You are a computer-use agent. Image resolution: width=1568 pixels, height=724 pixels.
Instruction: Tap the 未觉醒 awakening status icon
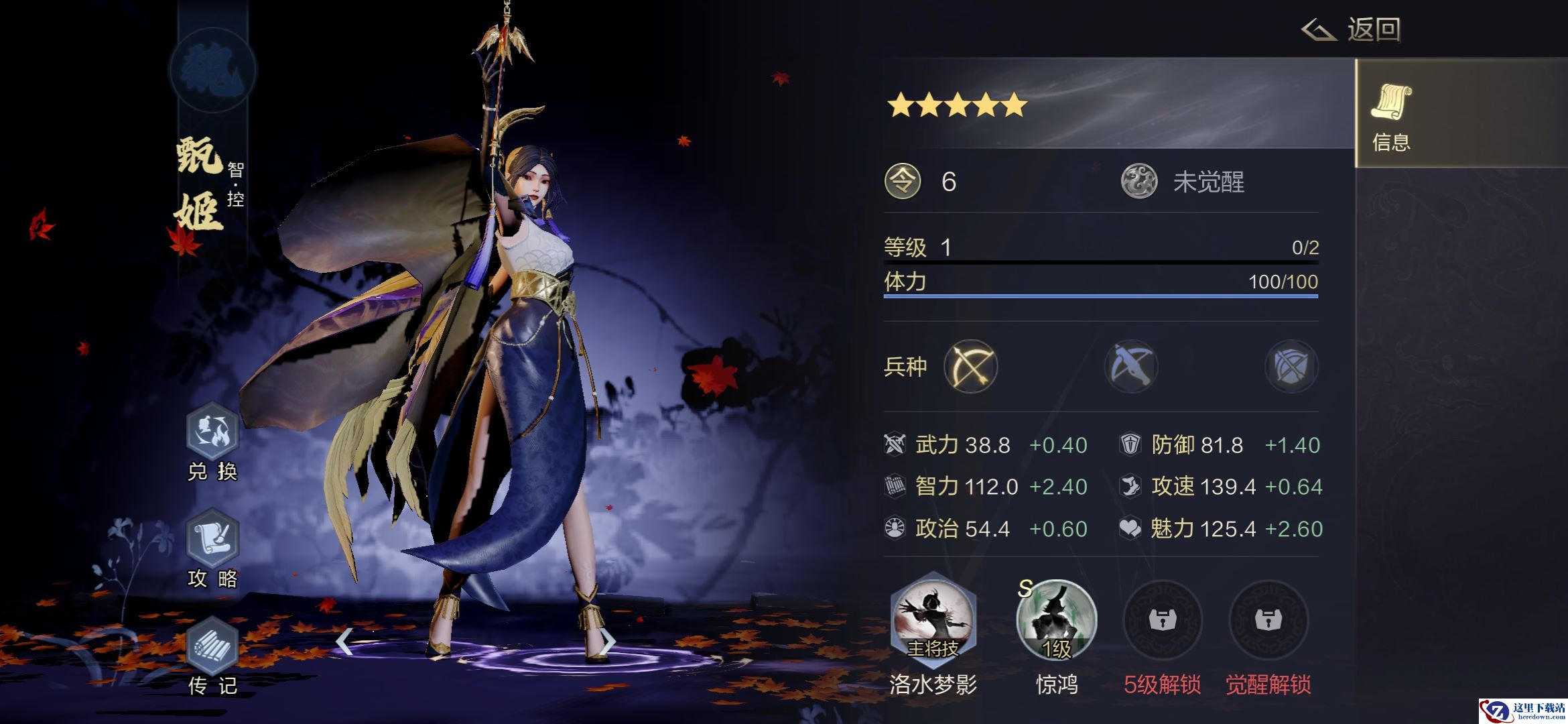coord(1139,182)
